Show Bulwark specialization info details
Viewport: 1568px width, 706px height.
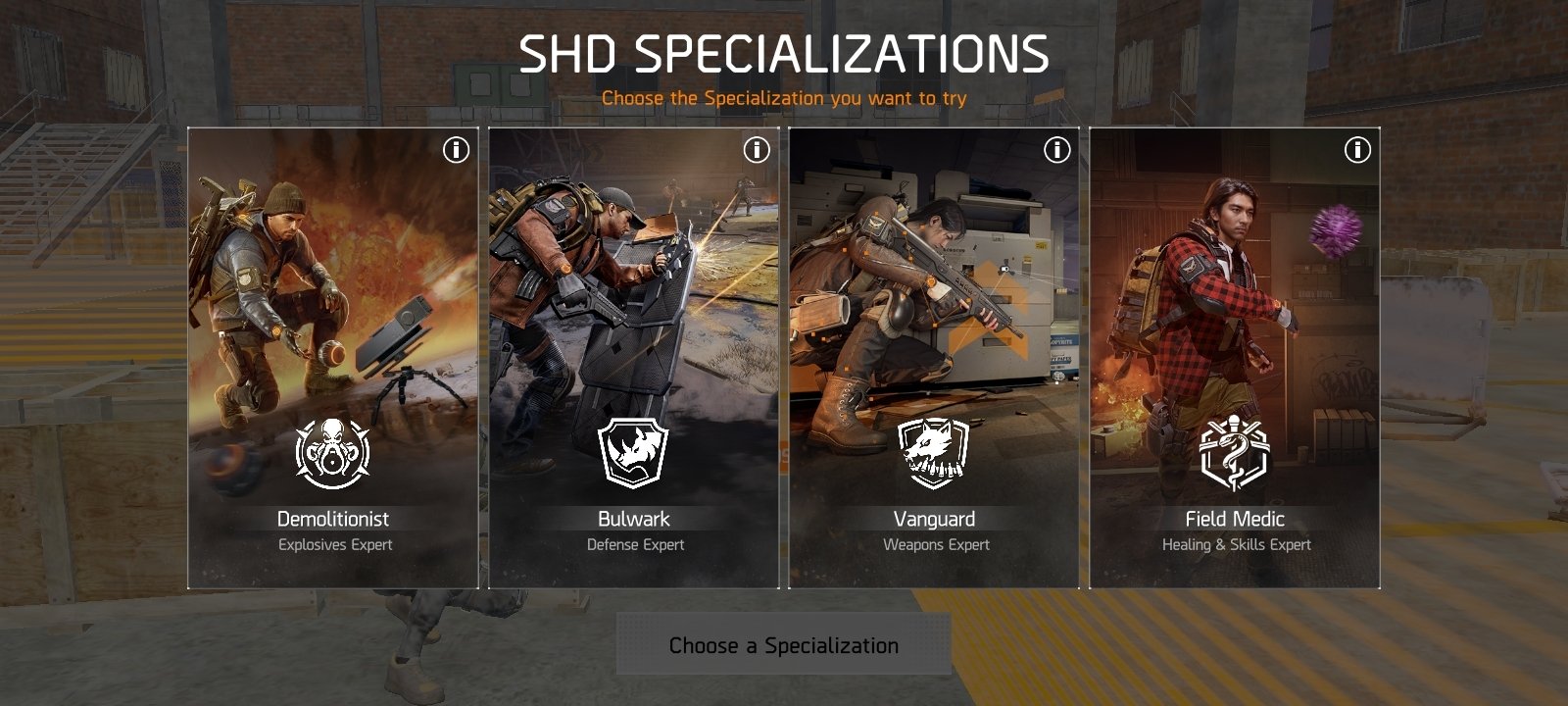coord(757,150)
